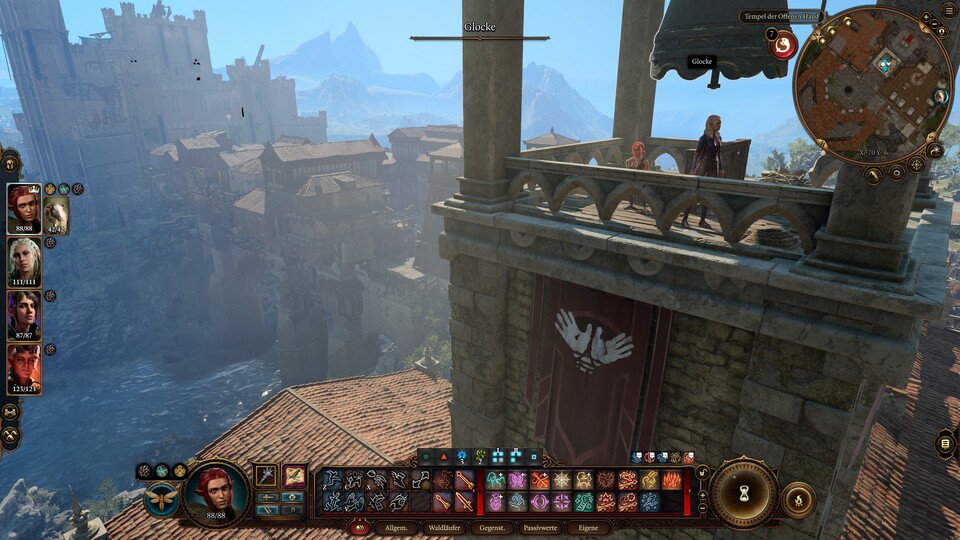Switch to the Eigene hotbar tab
Viewport: 960px width, 540px height.
pos(588,528)
